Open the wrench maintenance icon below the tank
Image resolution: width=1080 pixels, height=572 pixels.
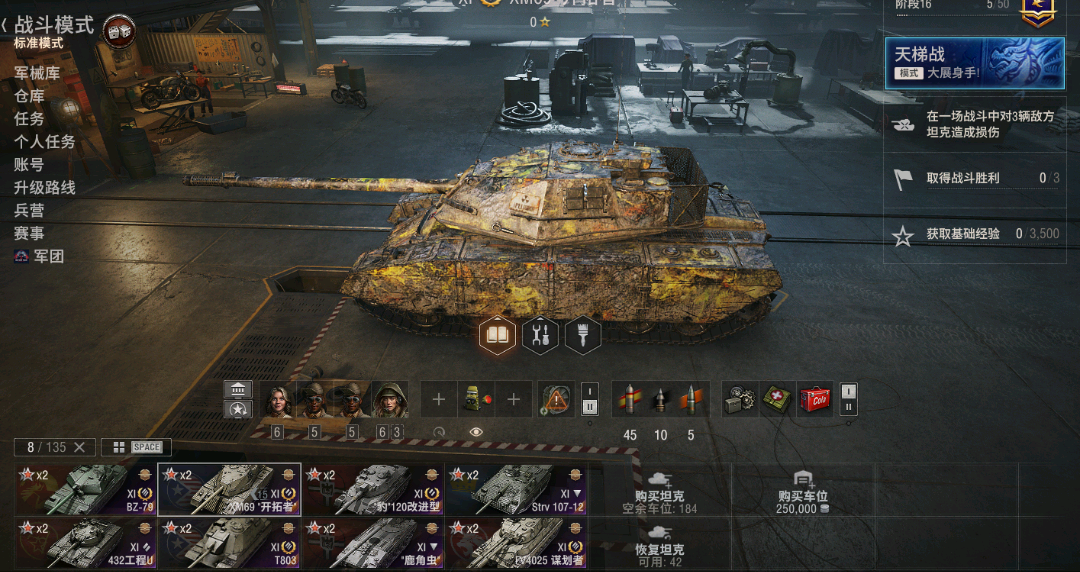point(540,335)
